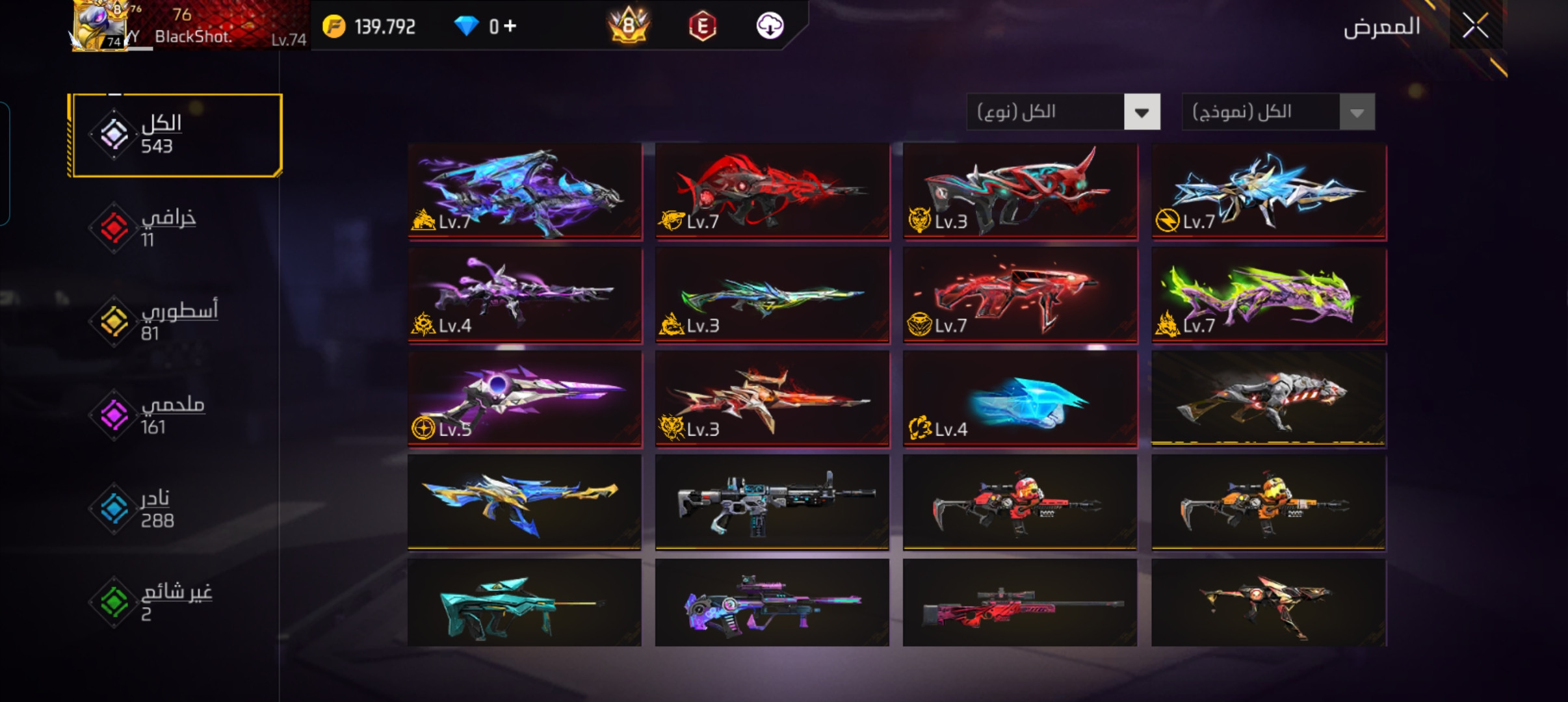Open the player profile avatar
Viewport: 1568px width, 702px height.
pos(101,26)
